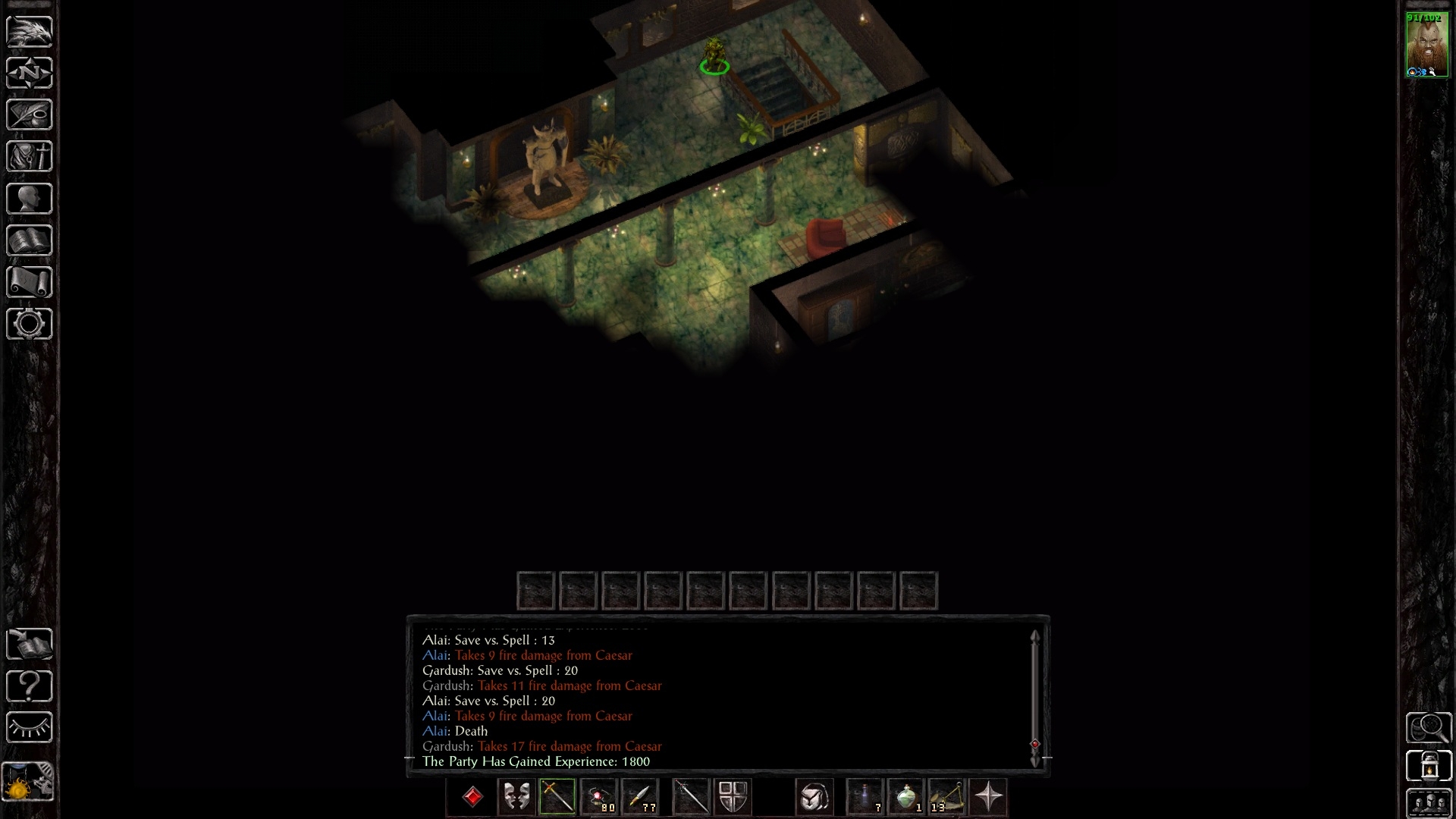Open the options gear button
This screenshot has height=819, width=1456.
29,324
